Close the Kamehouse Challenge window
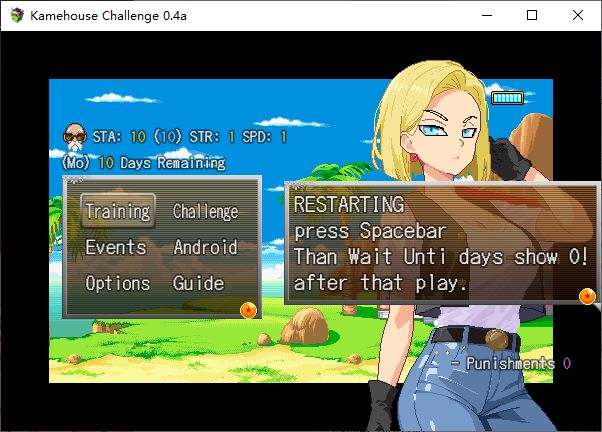The height and width of the screenshot is (432, 602). point(577,16)
